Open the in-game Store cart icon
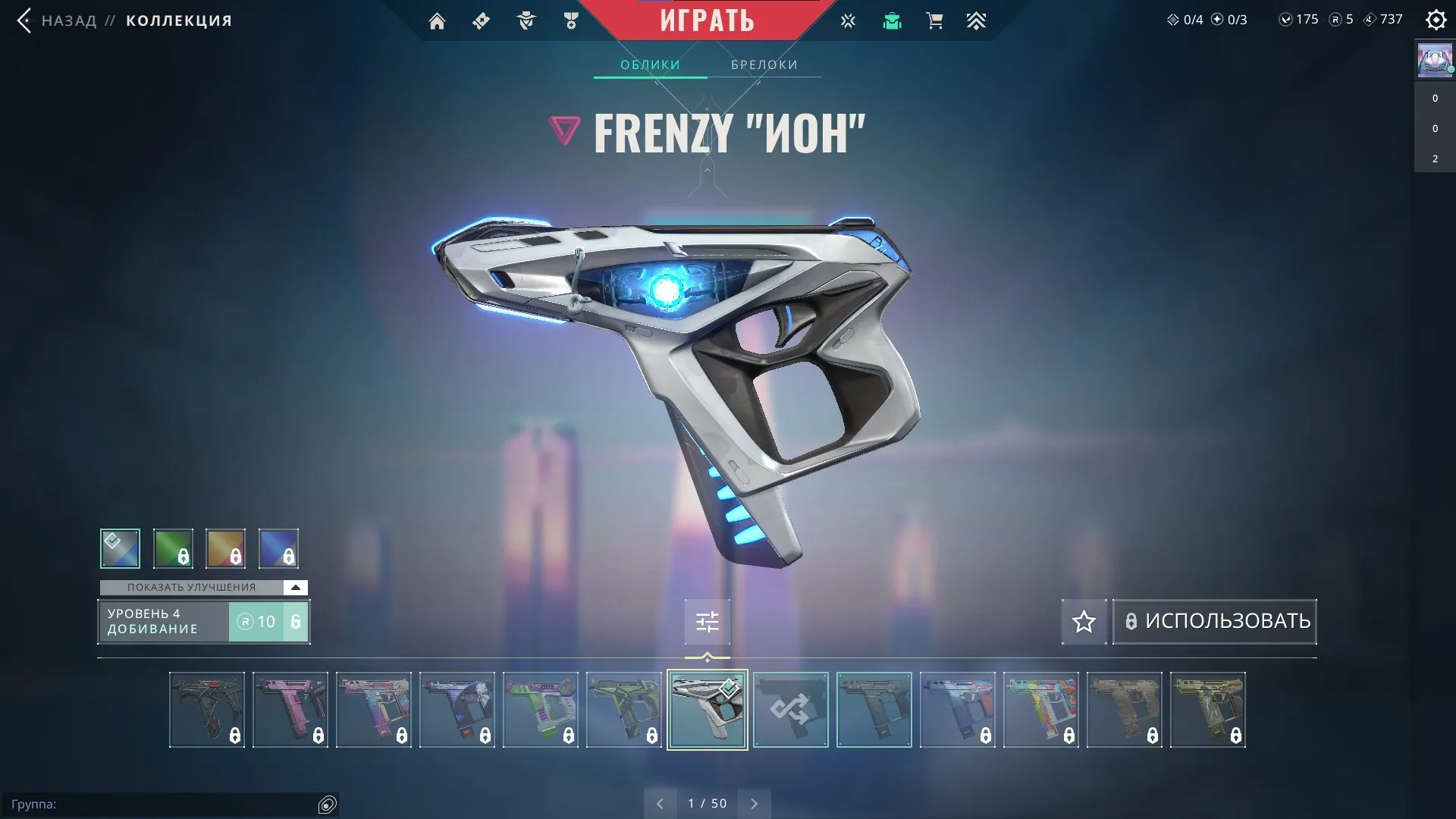This screenshot has width=1456, height=819. pos(934,20)
